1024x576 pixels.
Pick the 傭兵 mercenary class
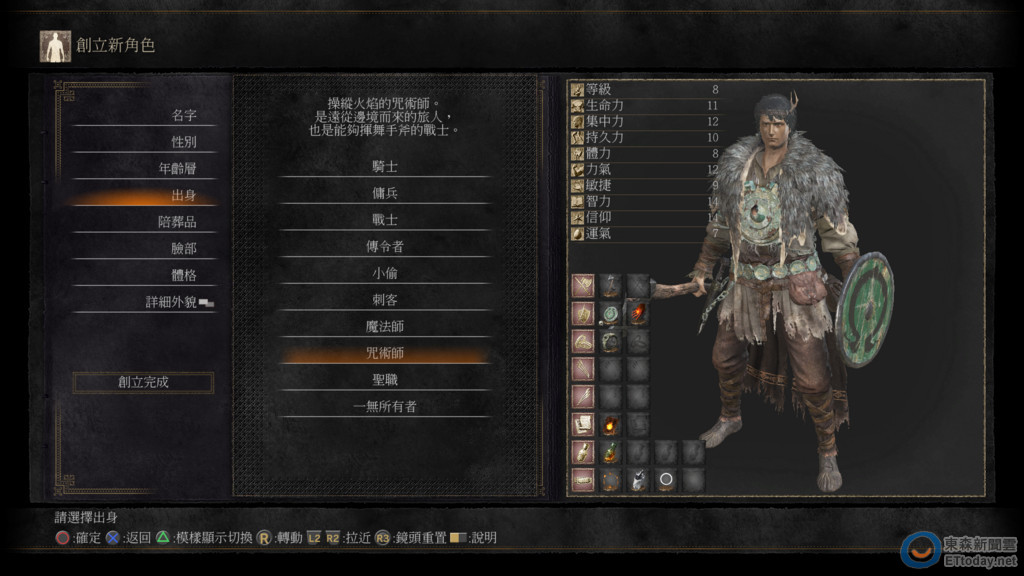click(x=385, y=194)
